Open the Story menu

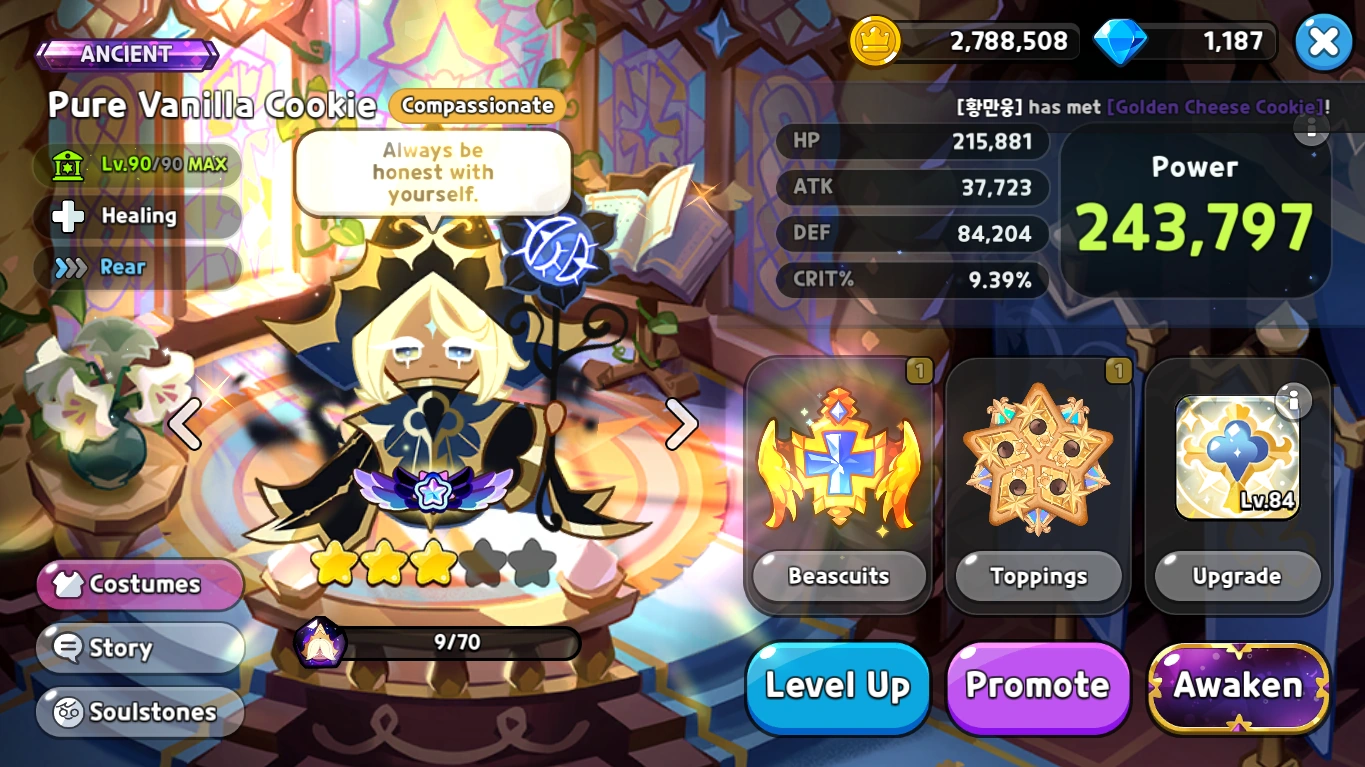click(x=140, y=648)
